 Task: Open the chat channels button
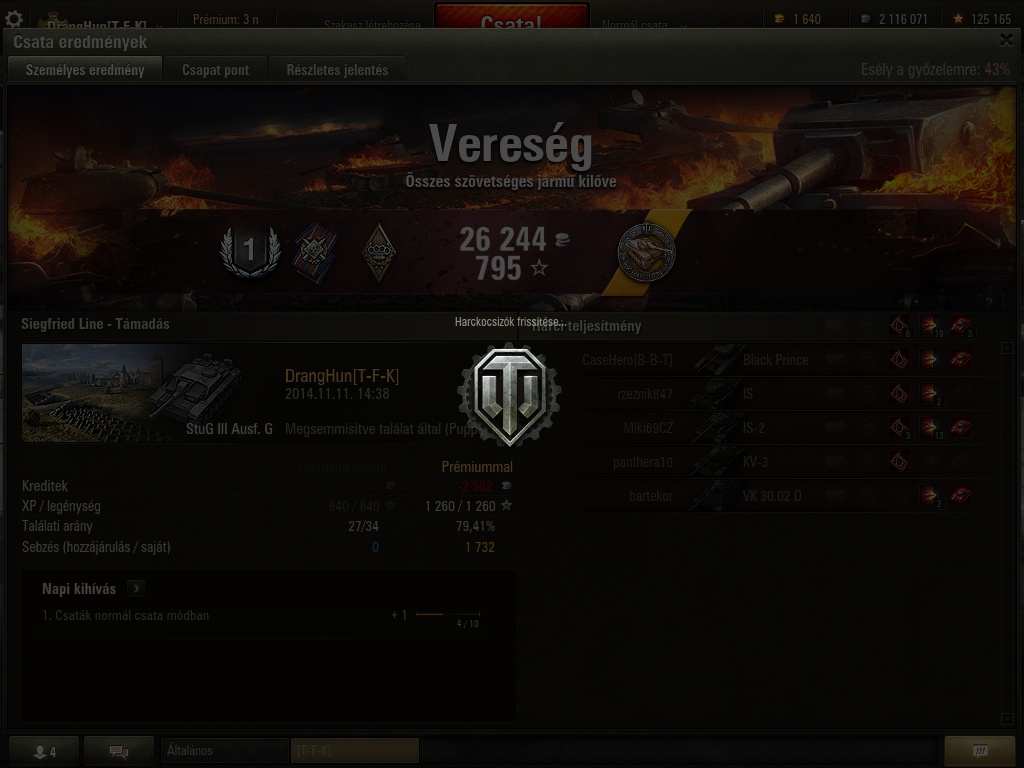coord(119,751)
